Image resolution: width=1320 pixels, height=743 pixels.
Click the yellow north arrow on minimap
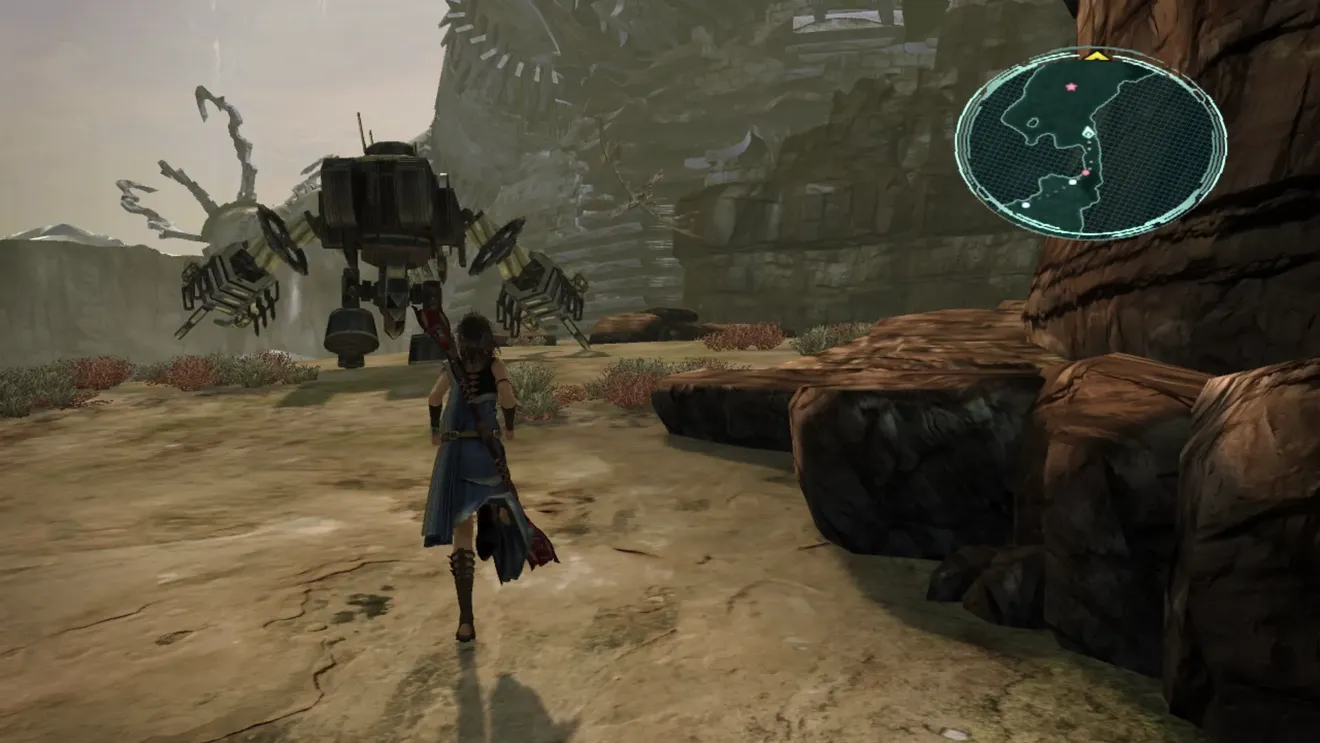click(x=1097, y=56)
